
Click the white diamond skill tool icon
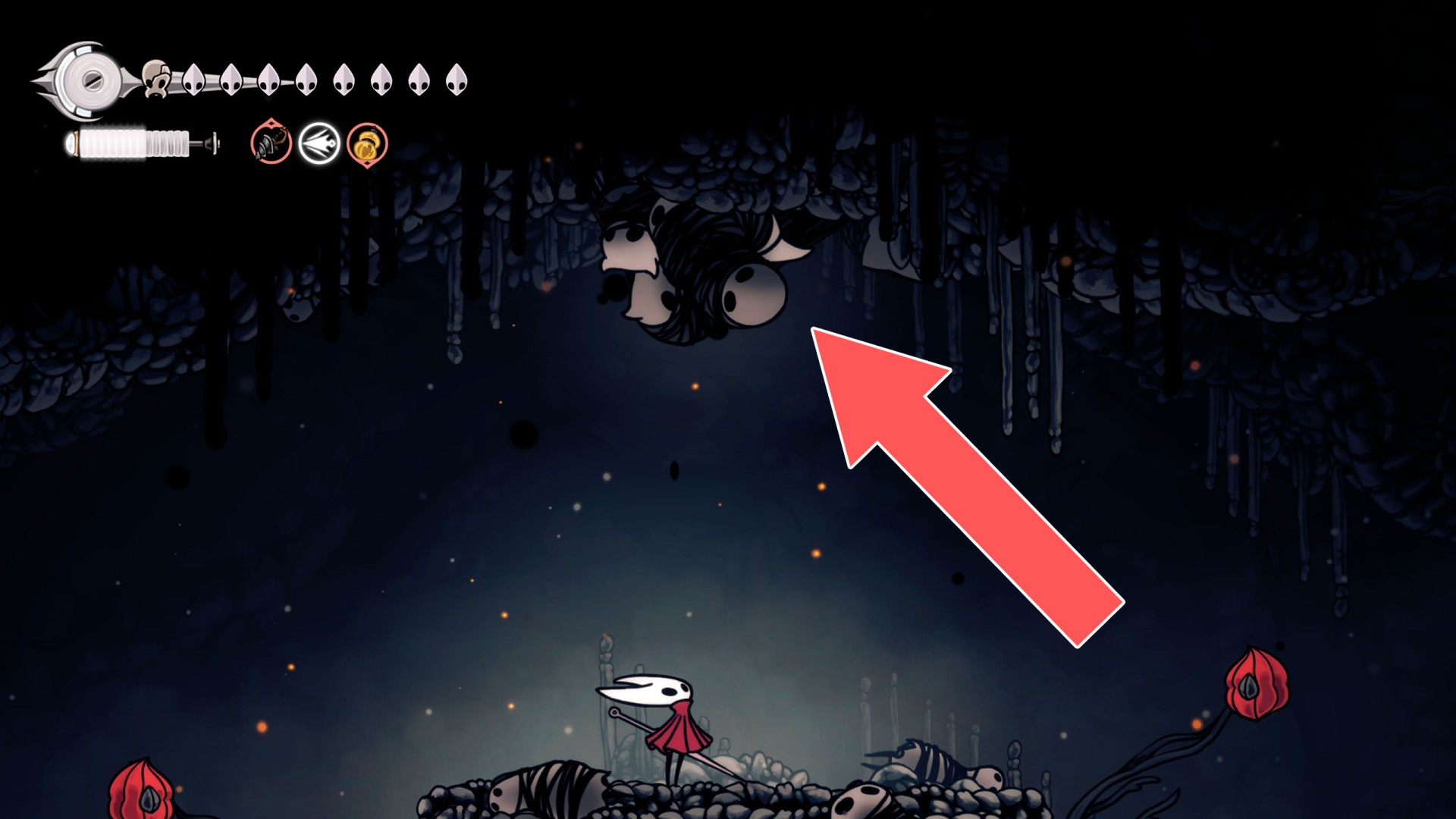point(318,144)
